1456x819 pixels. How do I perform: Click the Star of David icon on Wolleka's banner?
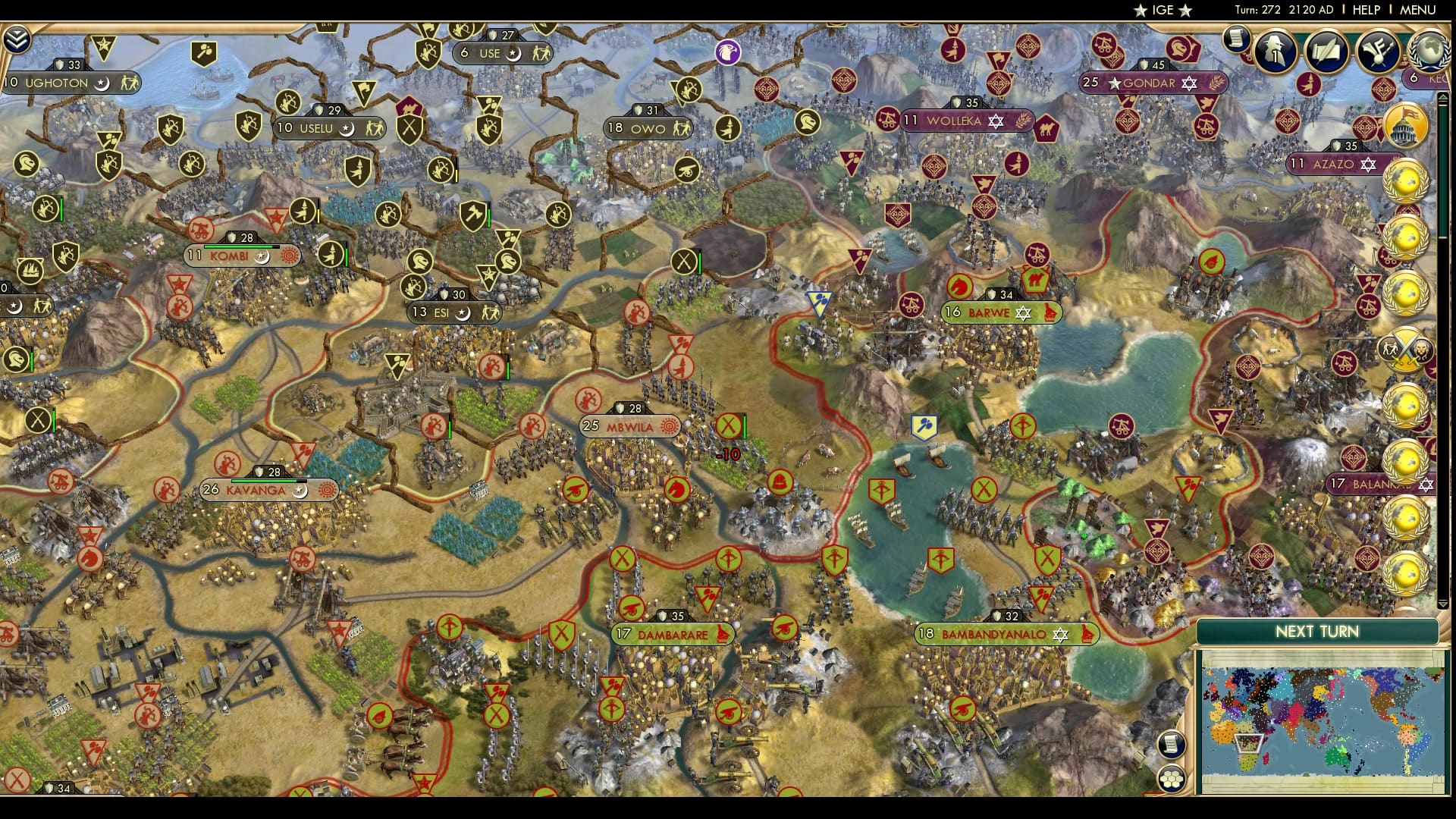pos(996,121)
